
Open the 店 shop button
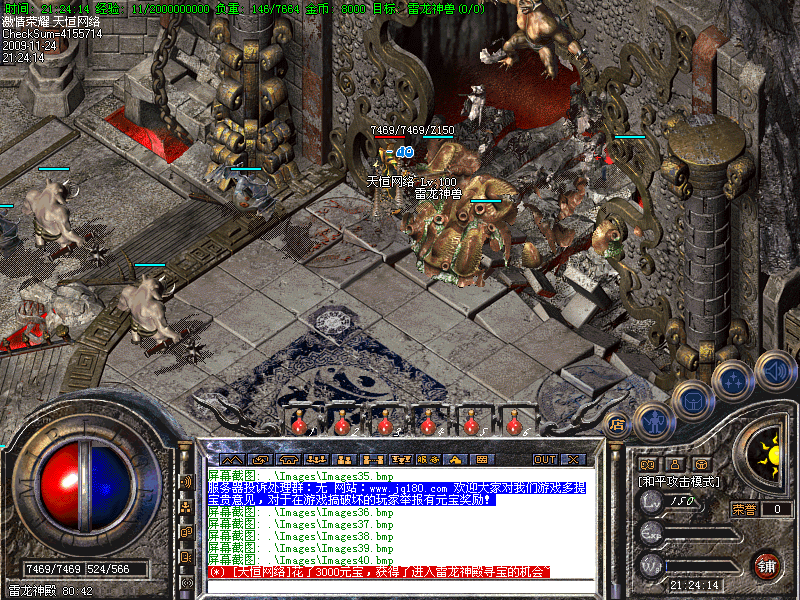pyautogui.click(x=617, y=424)
